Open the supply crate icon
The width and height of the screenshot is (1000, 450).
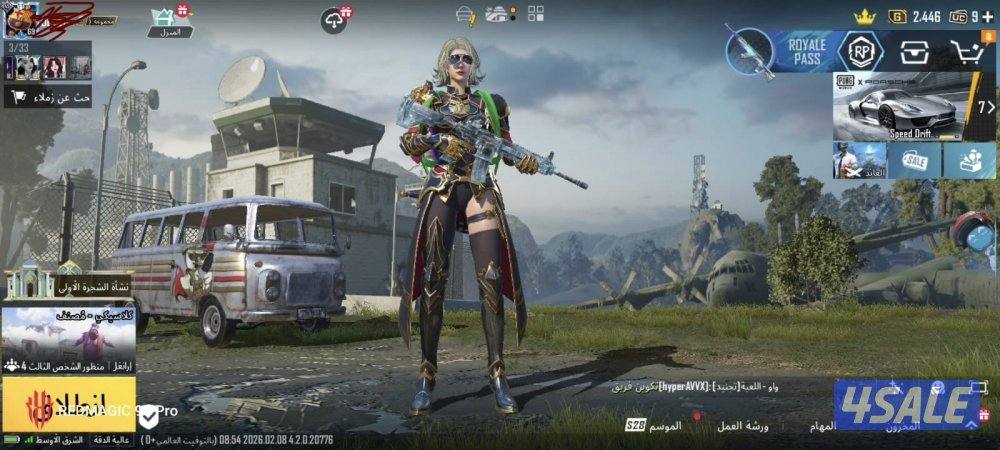point(913,52)
